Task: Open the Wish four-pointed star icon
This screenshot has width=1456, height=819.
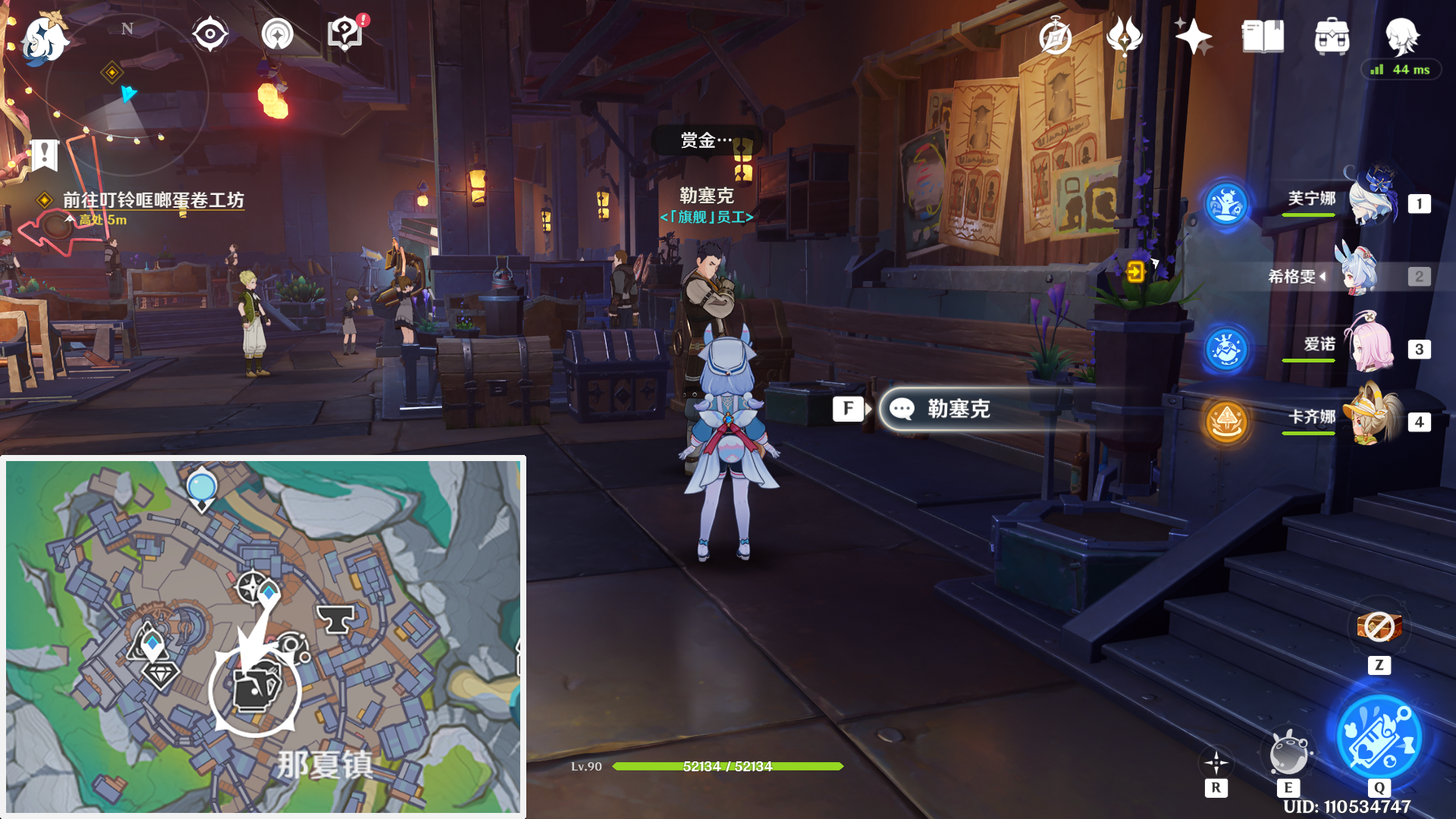Action: (x=1193, y=36)
